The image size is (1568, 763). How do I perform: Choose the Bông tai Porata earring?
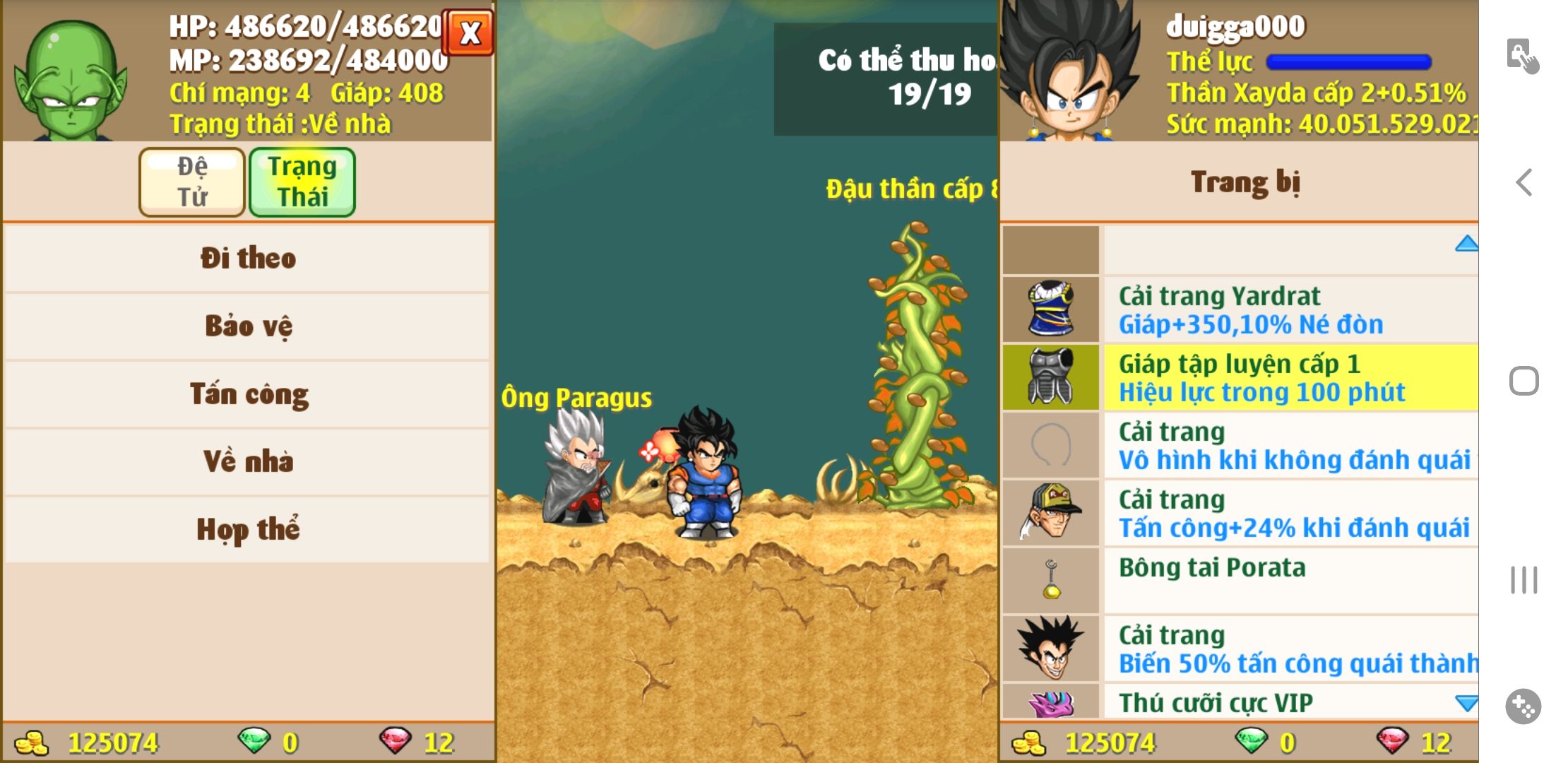1240,581
